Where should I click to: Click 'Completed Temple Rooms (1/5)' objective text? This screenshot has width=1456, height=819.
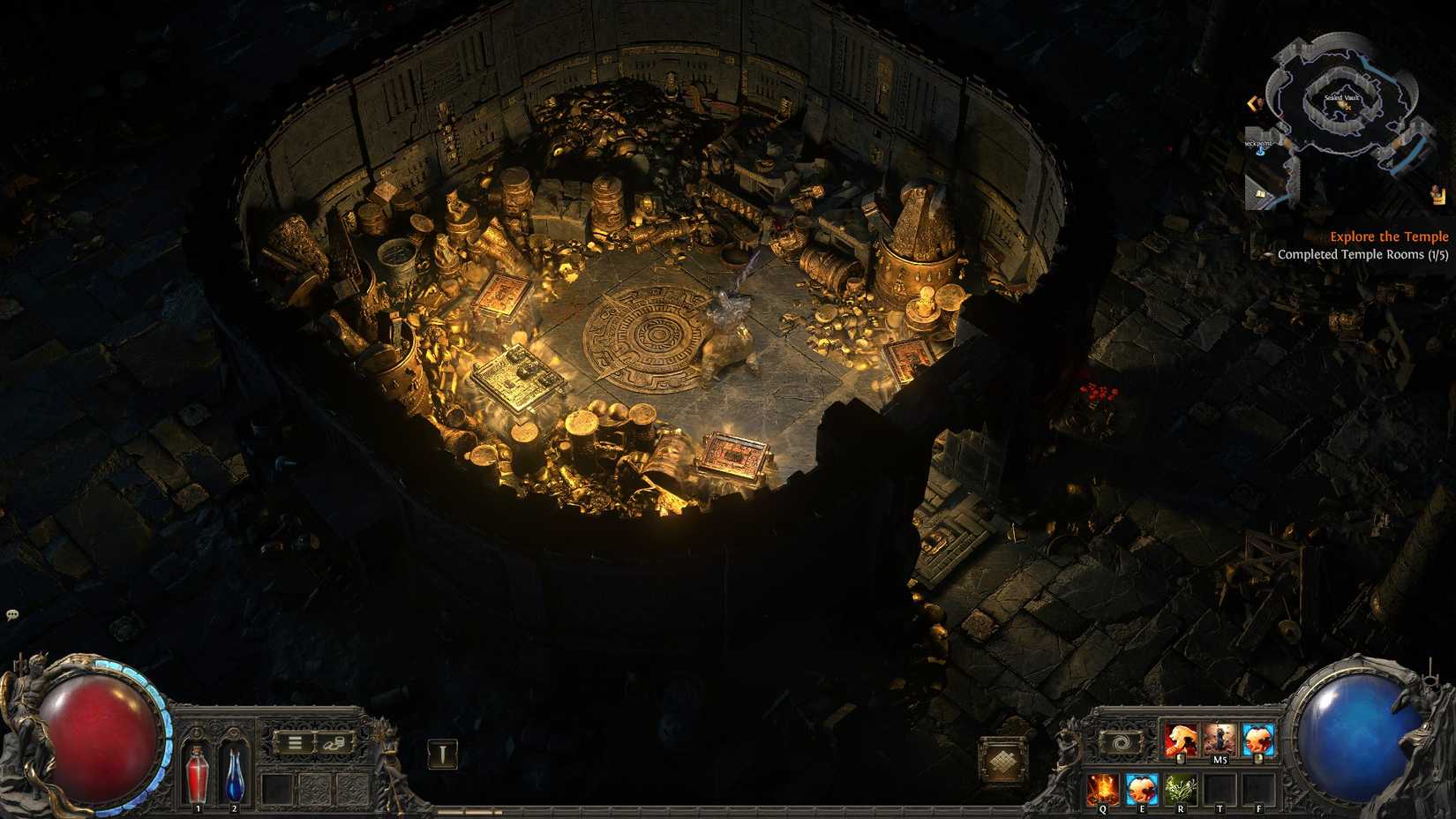point(1364,254)
